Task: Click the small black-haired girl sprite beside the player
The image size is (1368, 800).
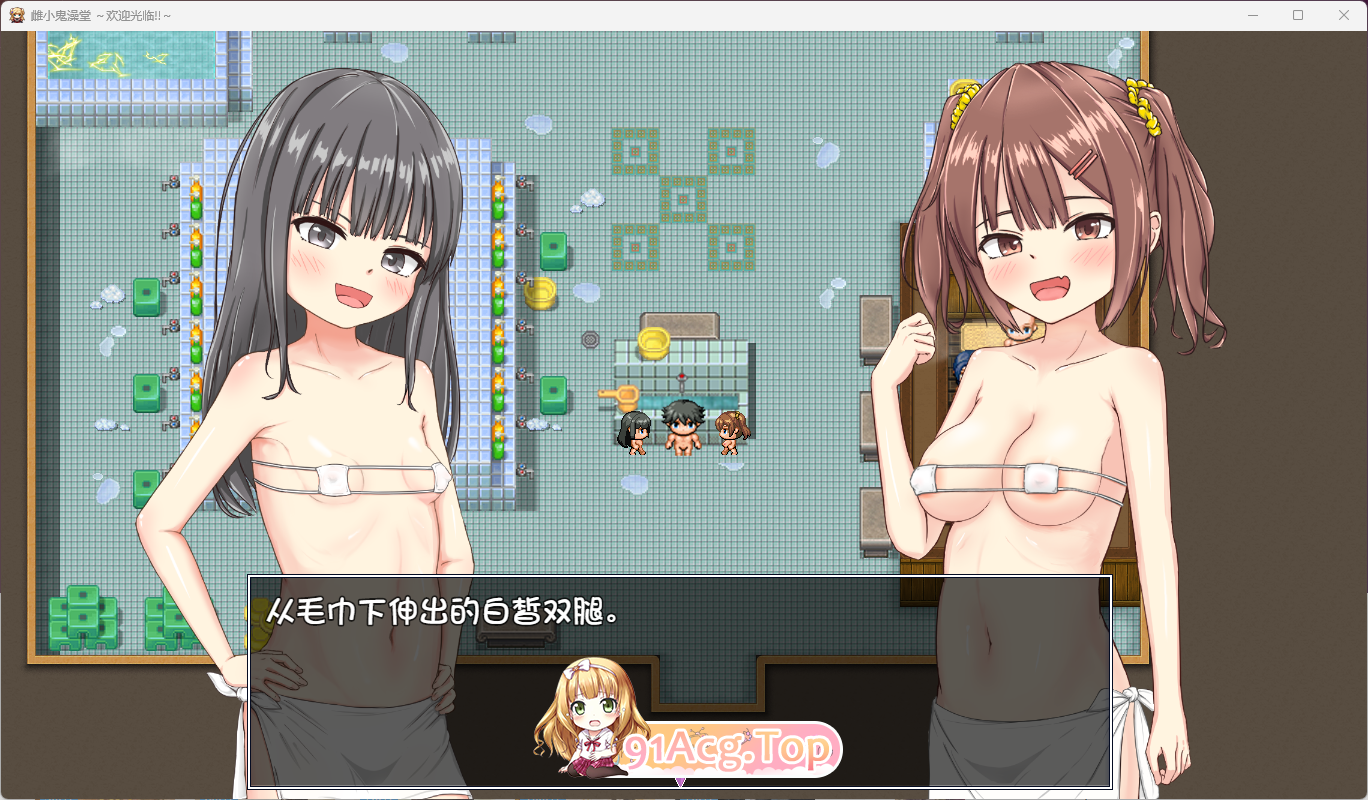Action: 635,434
